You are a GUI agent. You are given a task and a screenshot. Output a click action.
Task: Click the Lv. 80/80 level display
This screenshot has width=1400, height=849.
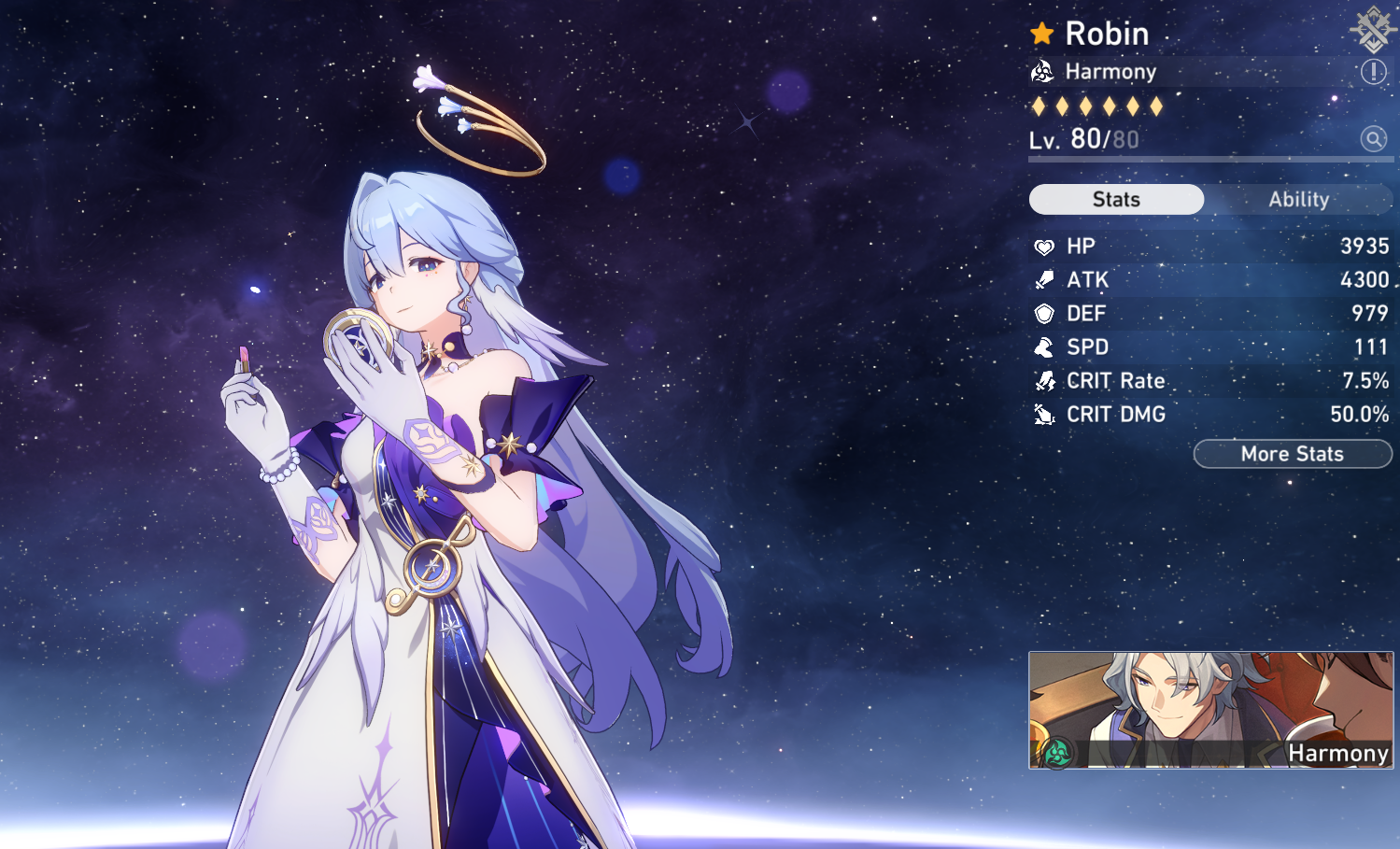click(x=1083, y=139)
